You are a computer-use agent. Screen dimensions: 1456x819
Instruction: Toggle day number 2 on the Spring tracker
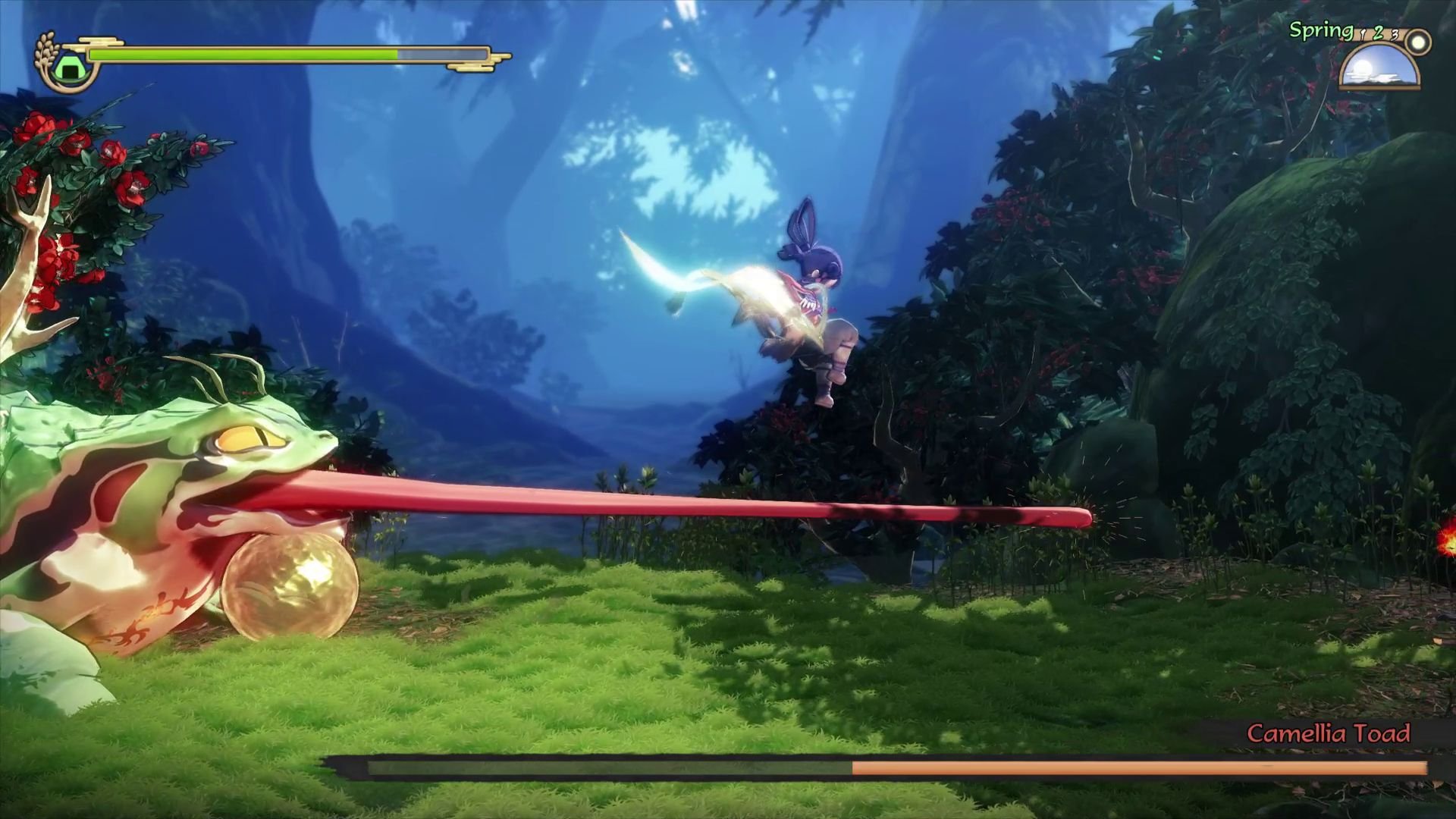click(1379, 33)
